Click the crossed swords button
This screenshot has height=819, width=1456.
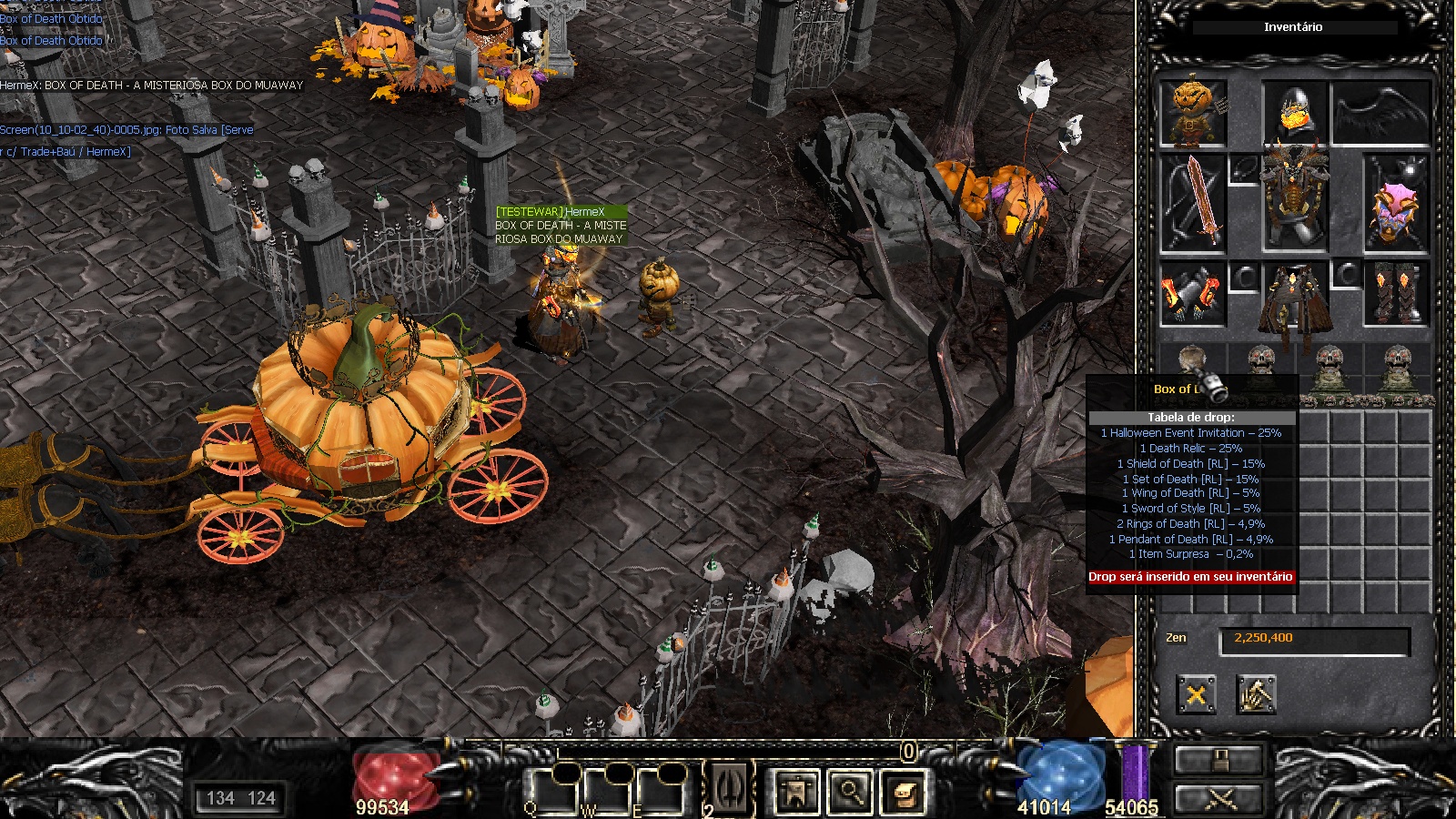point(1219,798)
